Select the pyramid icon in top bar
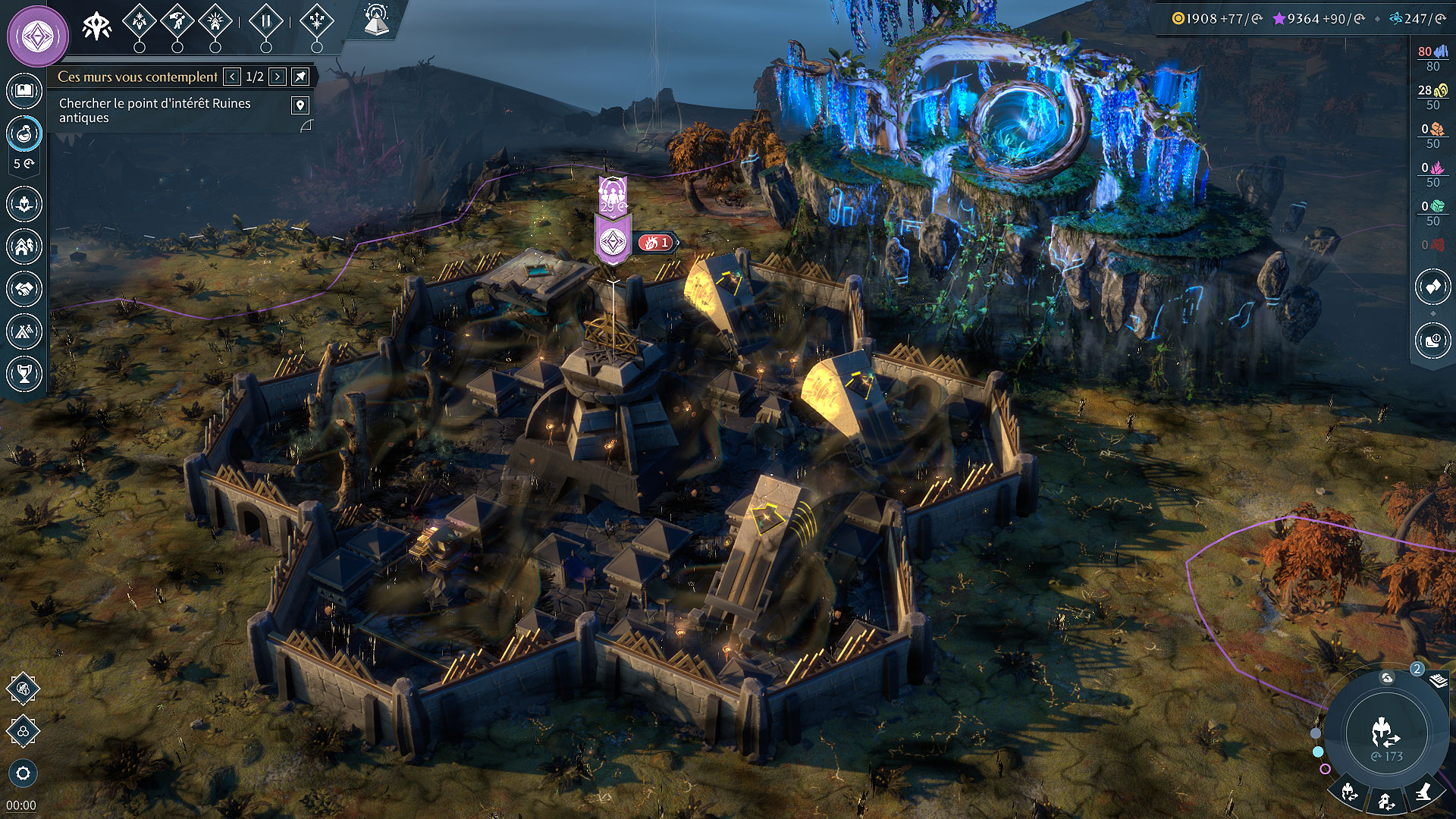 tap(377, 21)
